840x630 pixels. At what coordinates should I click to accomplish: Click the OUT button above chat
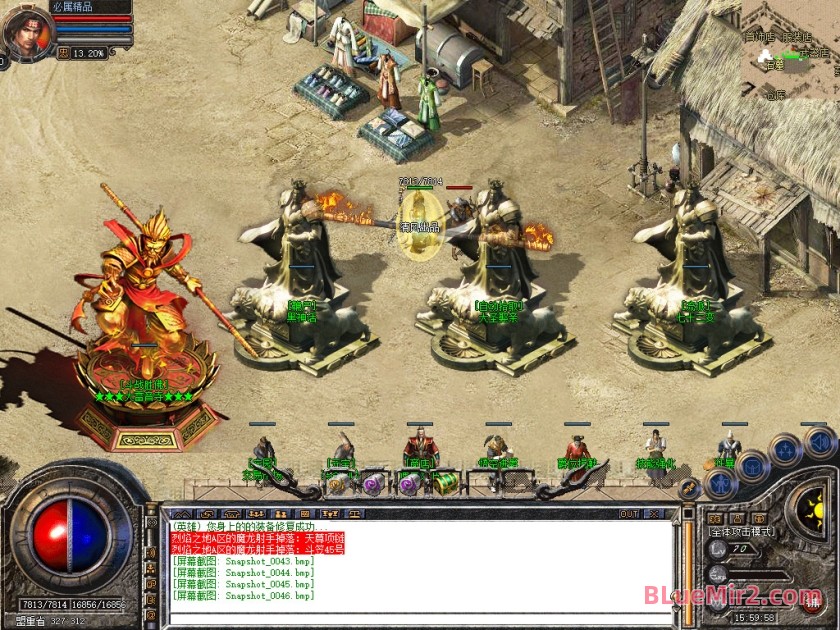pos(629,514)
